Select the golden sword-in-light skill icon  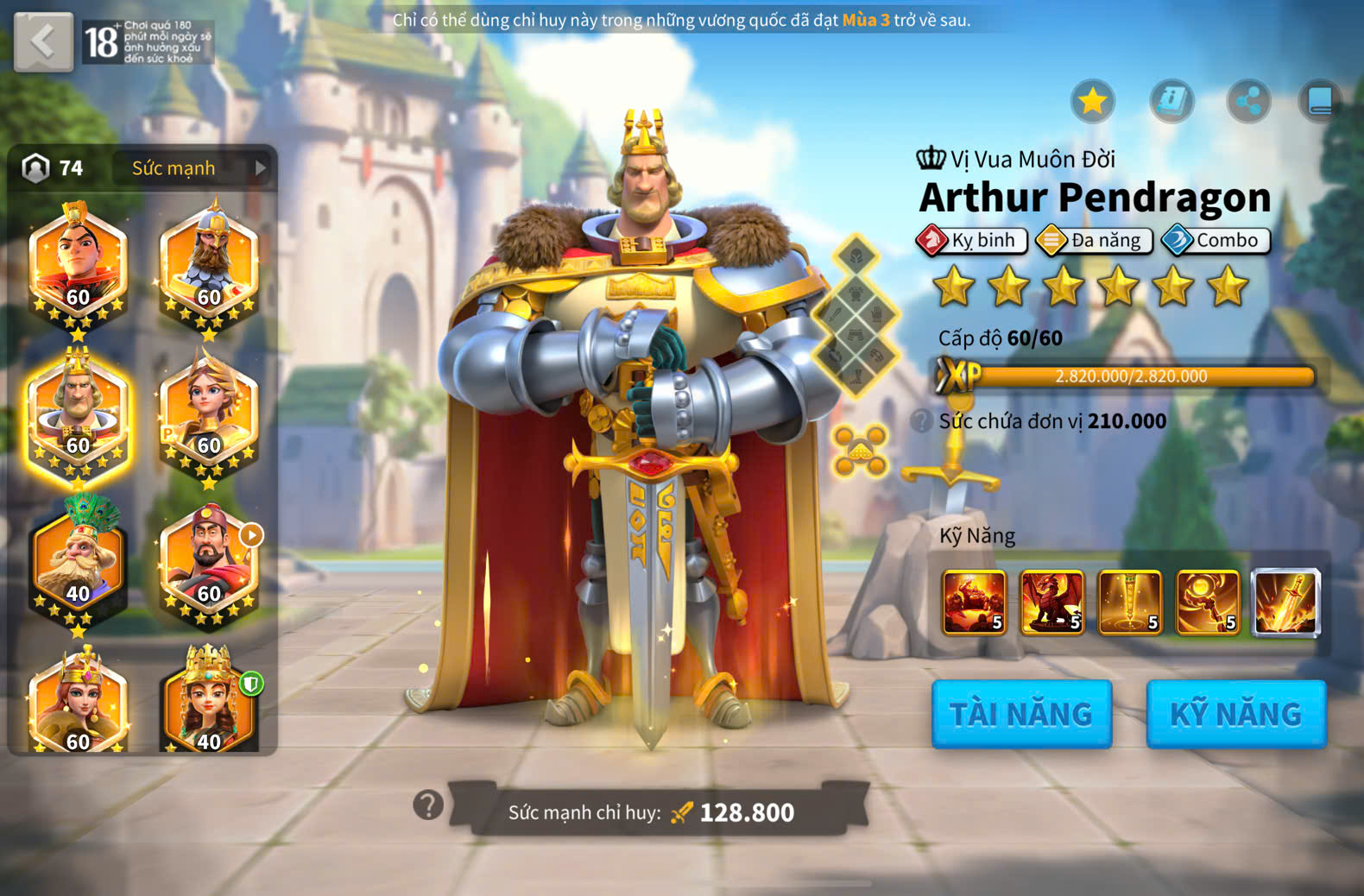1129,602
